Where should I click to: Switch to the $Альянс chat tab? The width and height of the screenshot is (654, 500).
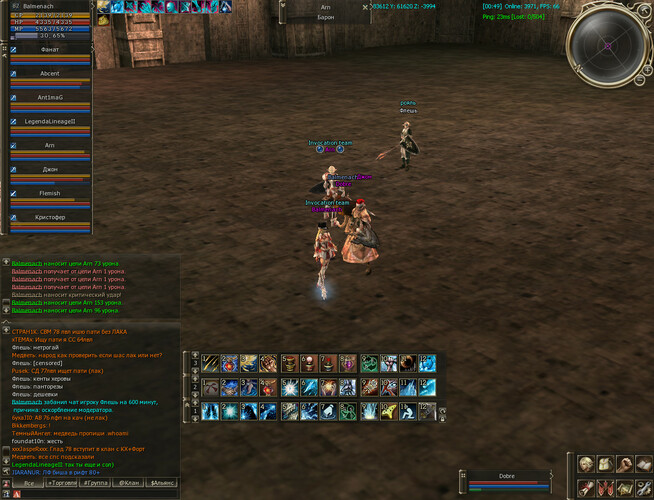pyautogui.click(x=162, y=483)
